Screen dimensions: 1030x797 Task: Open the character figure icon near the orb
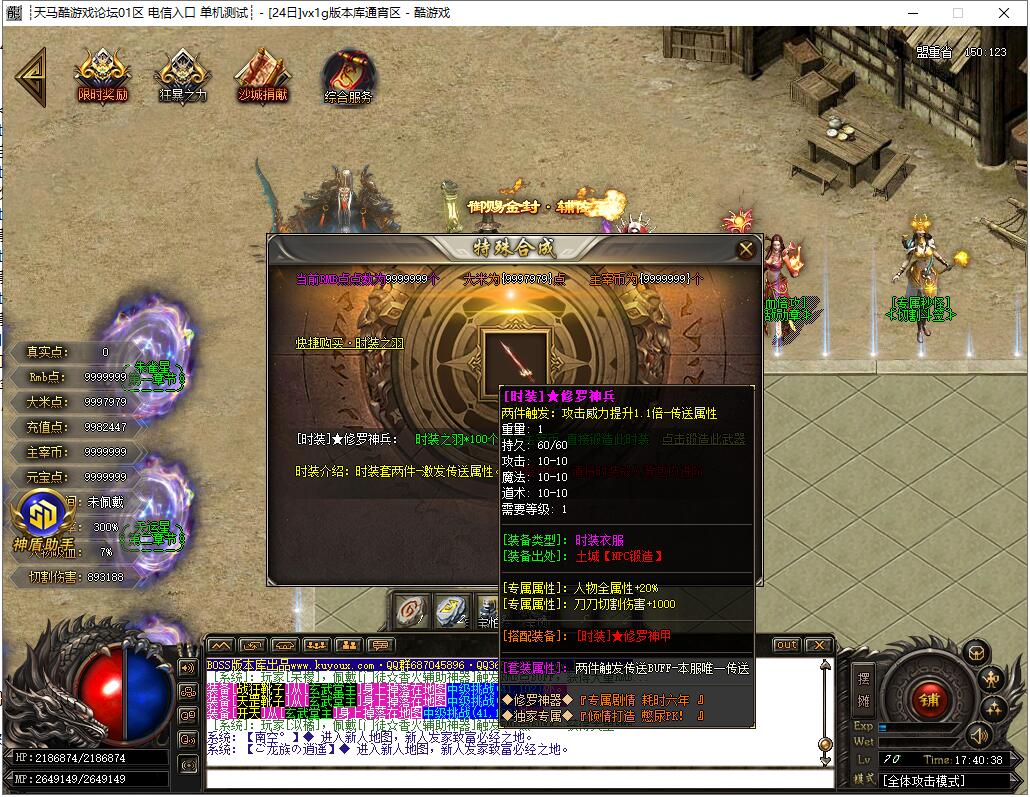click(x=992, y=678)
